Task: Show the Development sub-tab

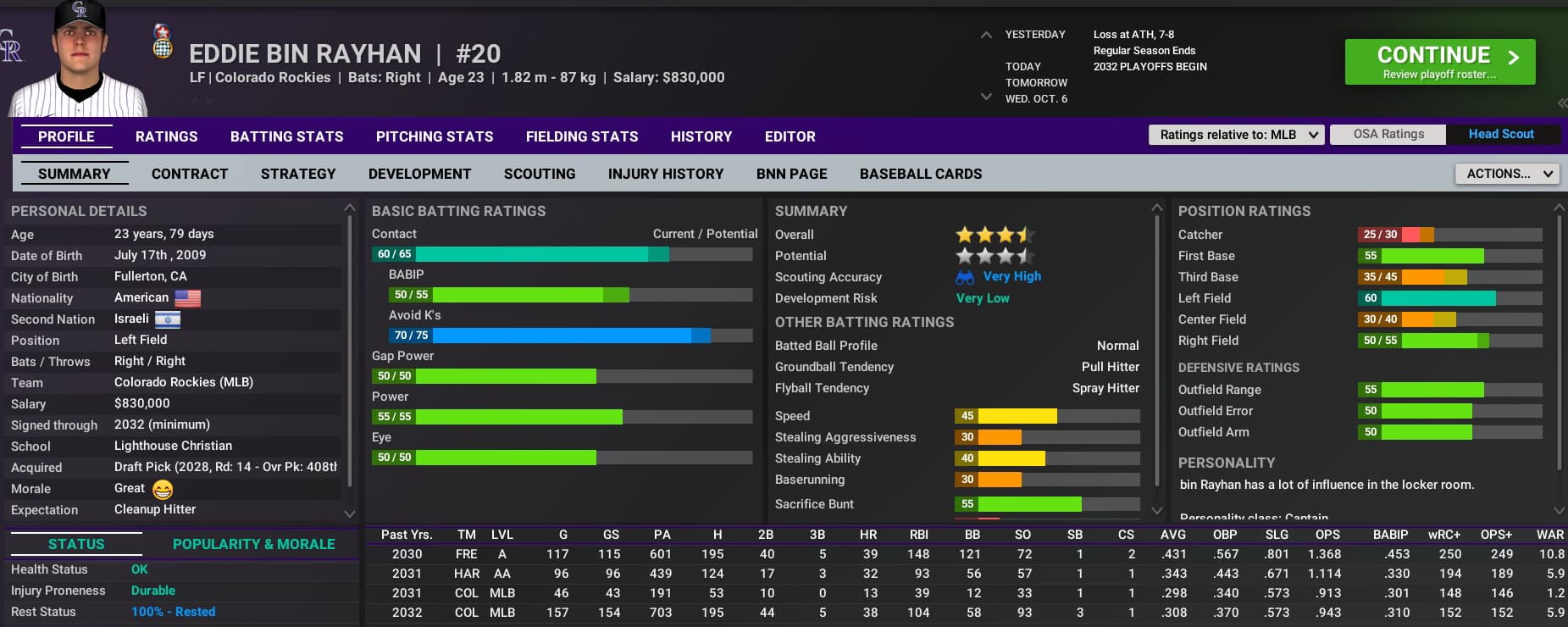Action: (419, 174)
